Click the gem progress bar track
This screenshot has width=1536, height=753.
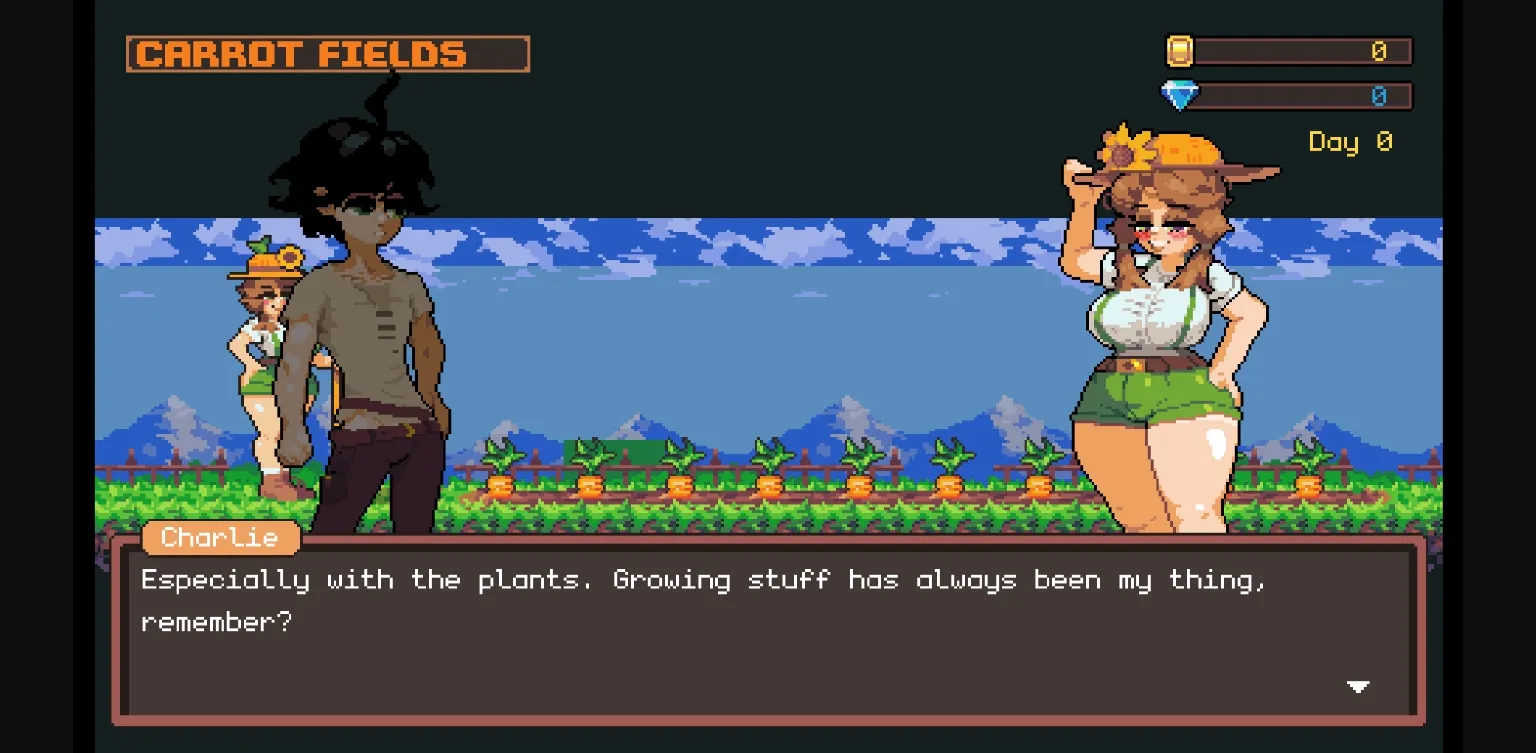[x=1300, y=95]
